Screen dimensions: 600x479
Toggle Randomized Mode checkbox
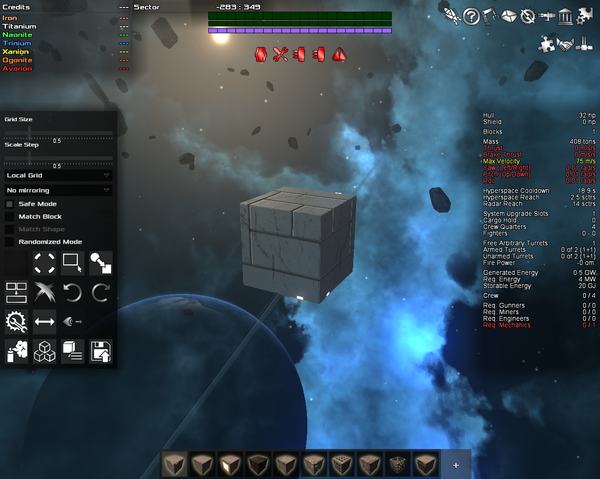(10, 241)
